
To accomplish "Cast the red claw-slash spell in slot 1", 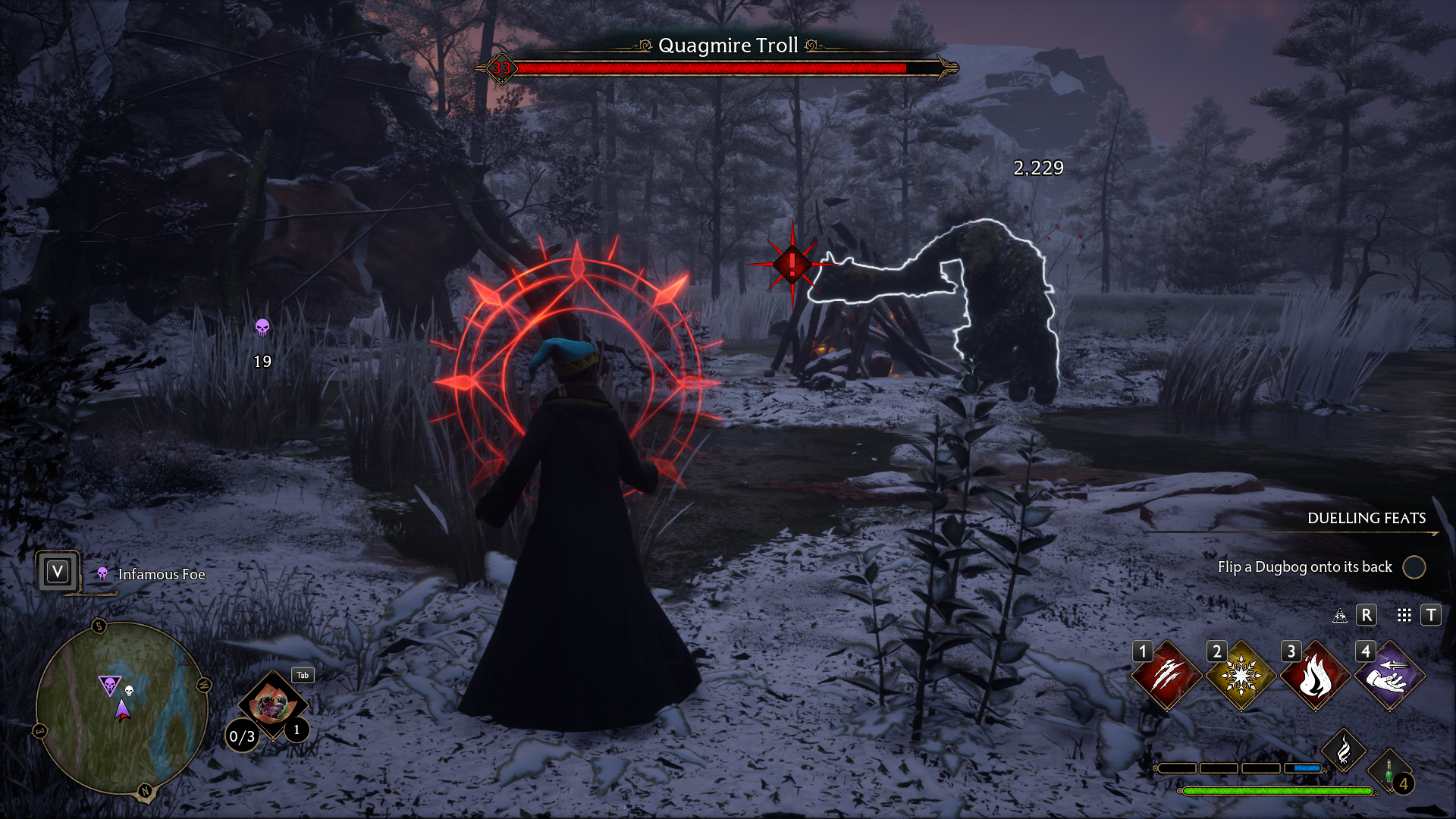I will (x=1166, y=676).
